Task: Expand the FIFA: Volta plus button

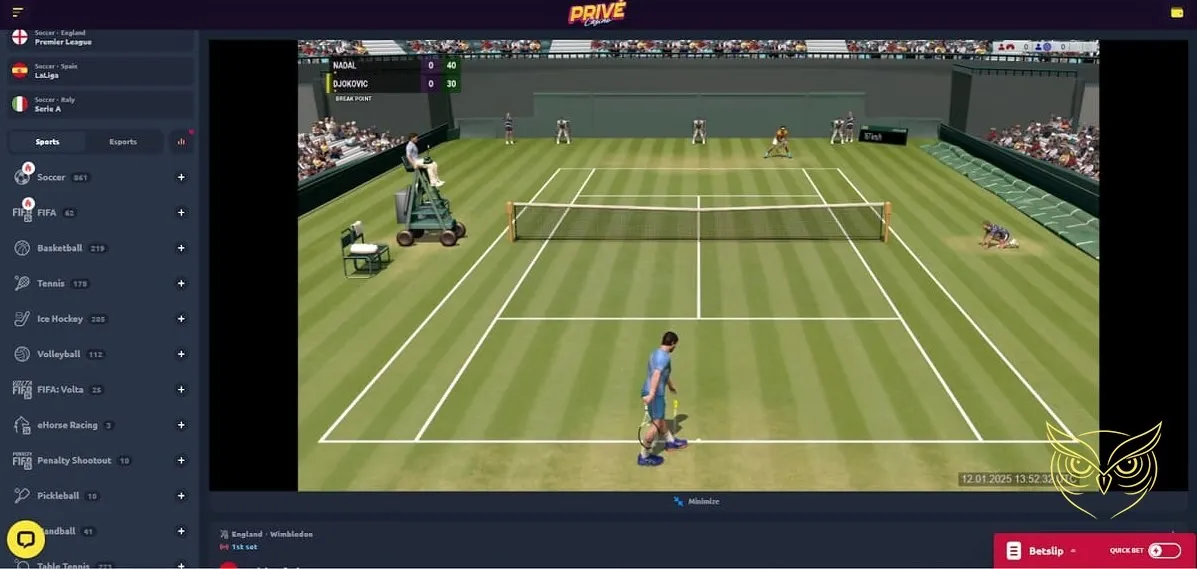Action: (181, 389)
